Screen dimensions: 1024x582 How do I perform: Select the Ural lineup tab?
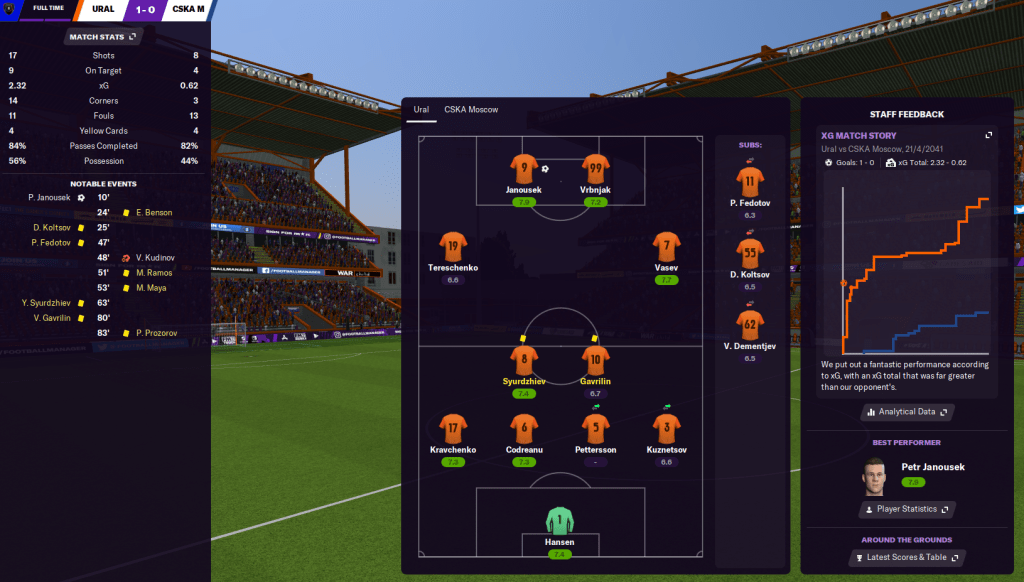(421, 110)
